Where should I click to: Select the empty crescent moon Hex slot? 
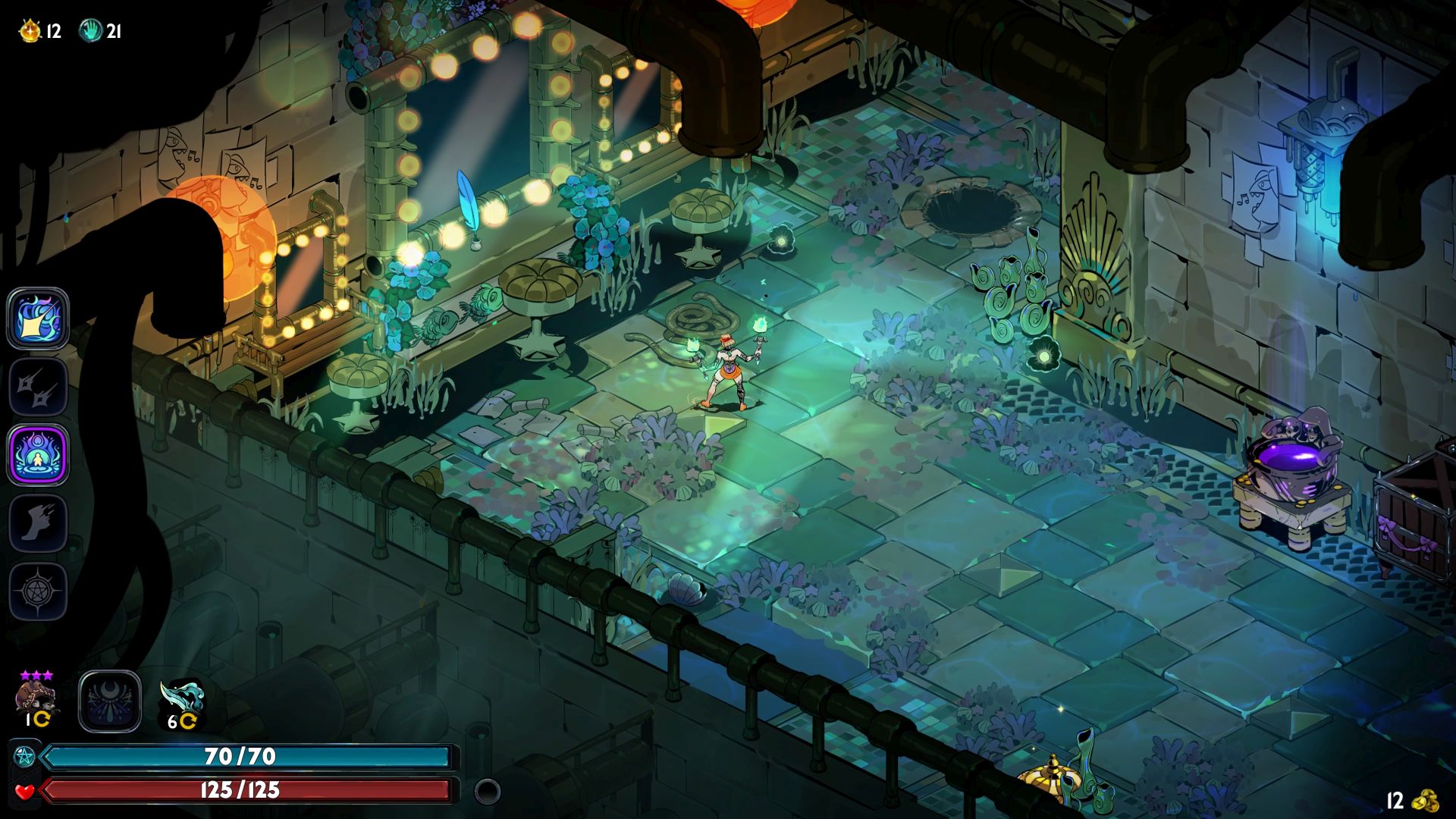click(x=110, y=701)
